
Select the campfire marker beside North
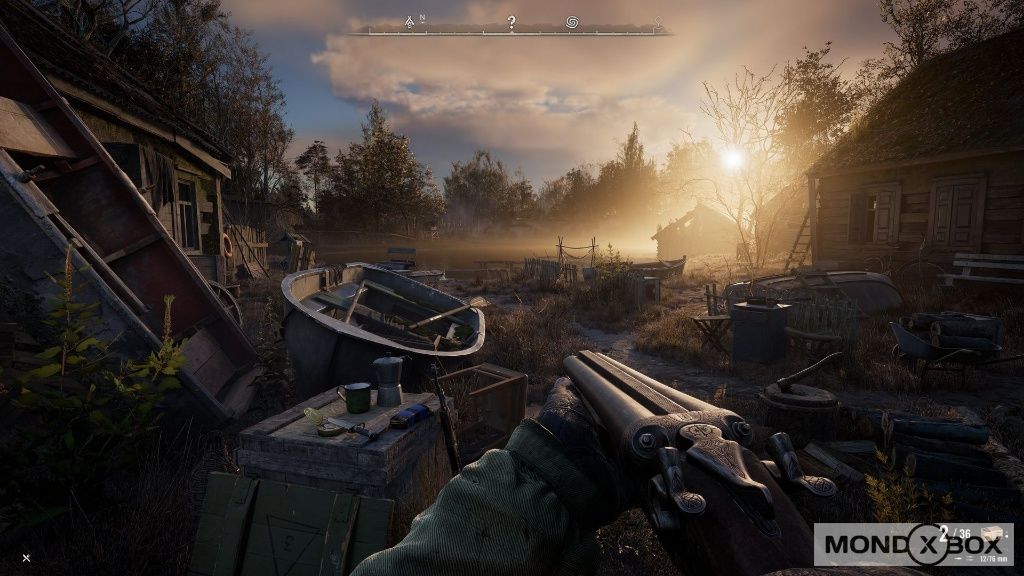[x=408, y=21]
